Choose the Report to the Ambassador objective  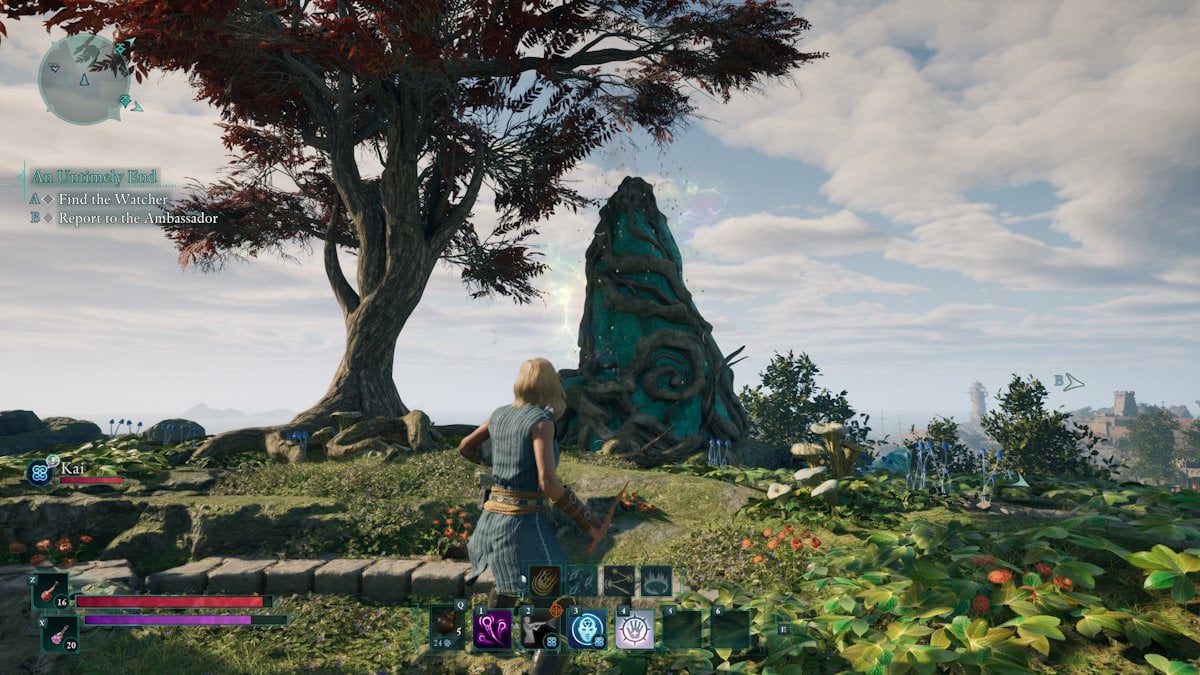(137, 218)
